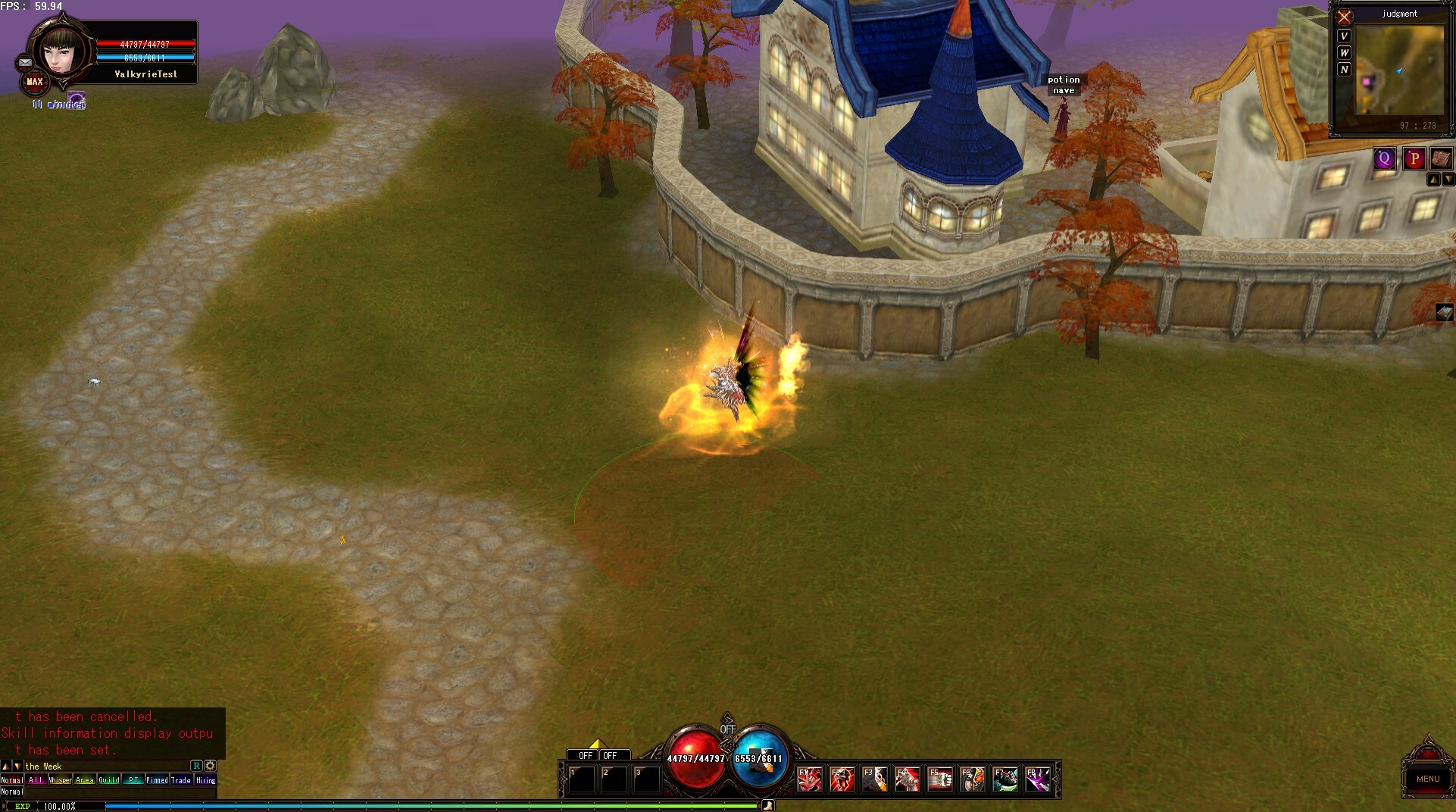This screenshot has width=1456, height=812.
Task: Open the P party window icon
Action: 1414,158
